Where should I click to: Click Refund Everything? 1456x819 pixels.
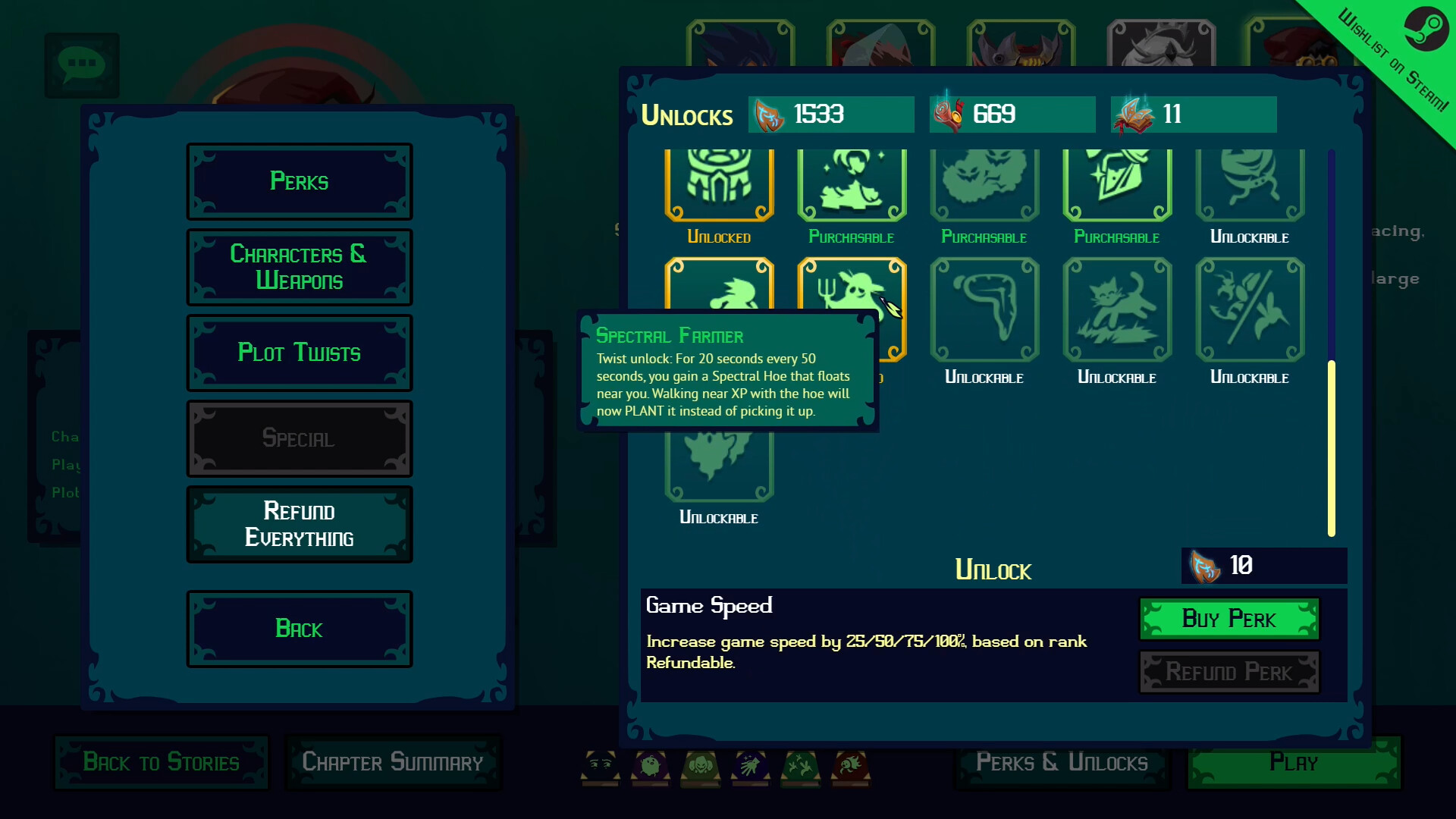click(x=299, y=524)
